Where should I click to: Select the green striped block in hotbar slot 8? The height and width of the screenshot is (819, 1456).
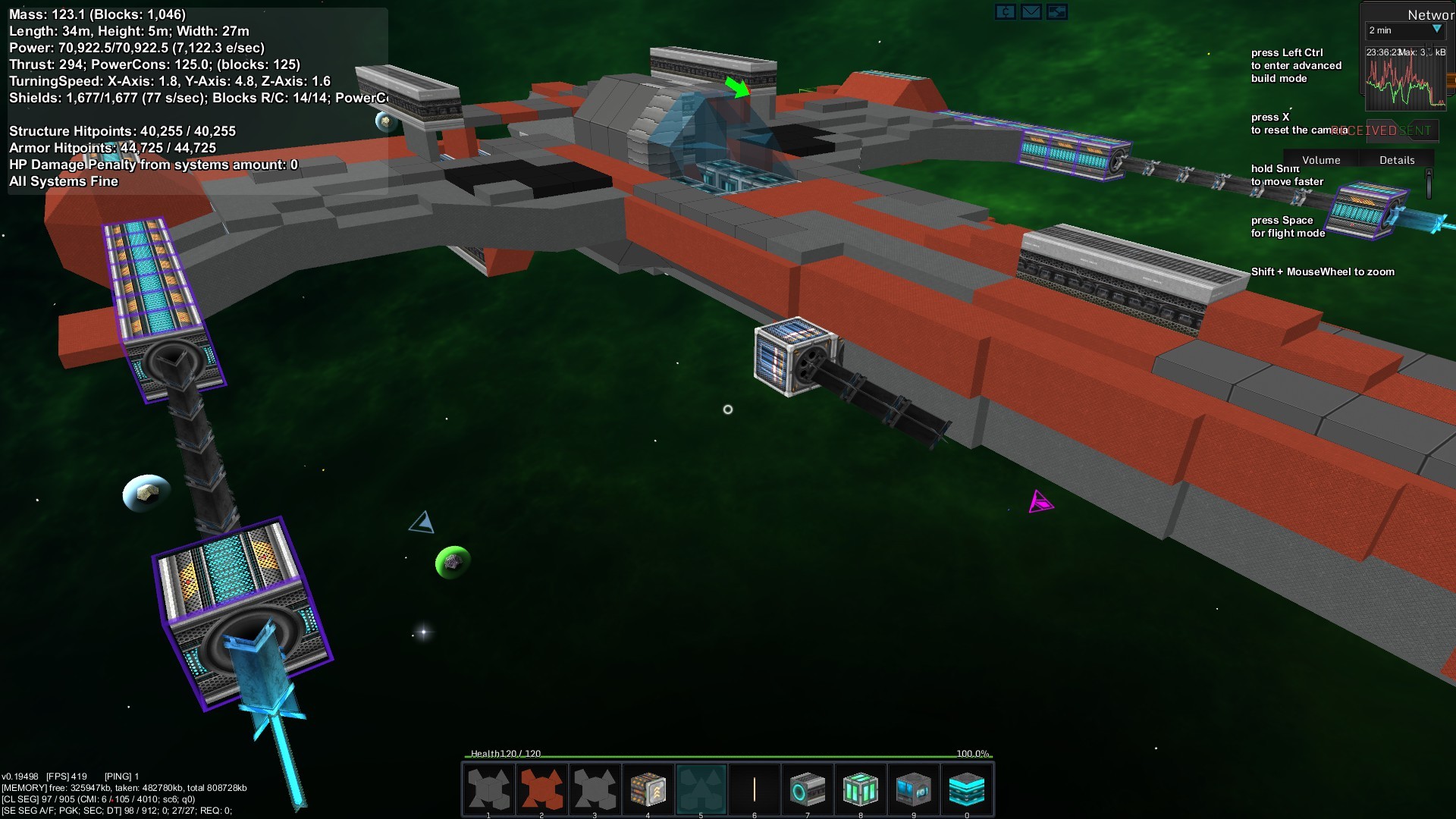coord(860,789)
